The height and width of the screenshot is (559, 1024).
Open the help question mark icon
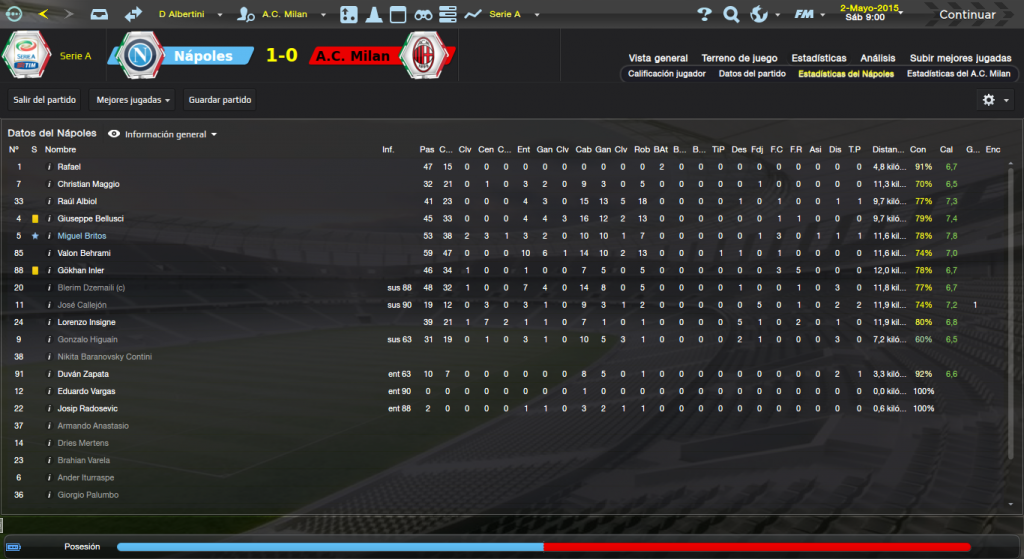point(704,15)
